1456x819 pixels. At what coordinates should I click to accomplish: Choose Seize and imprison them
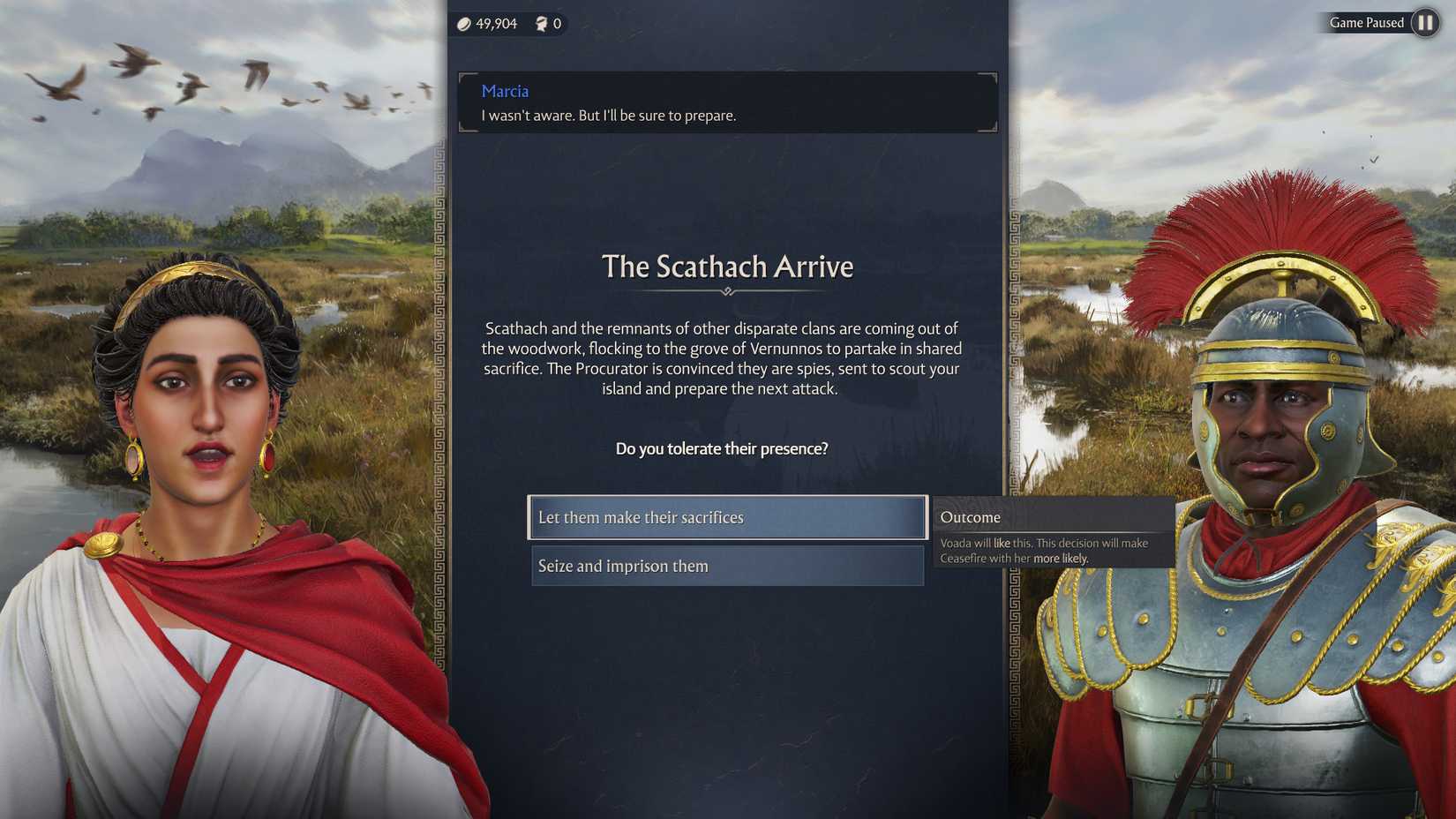click(726, 566)
